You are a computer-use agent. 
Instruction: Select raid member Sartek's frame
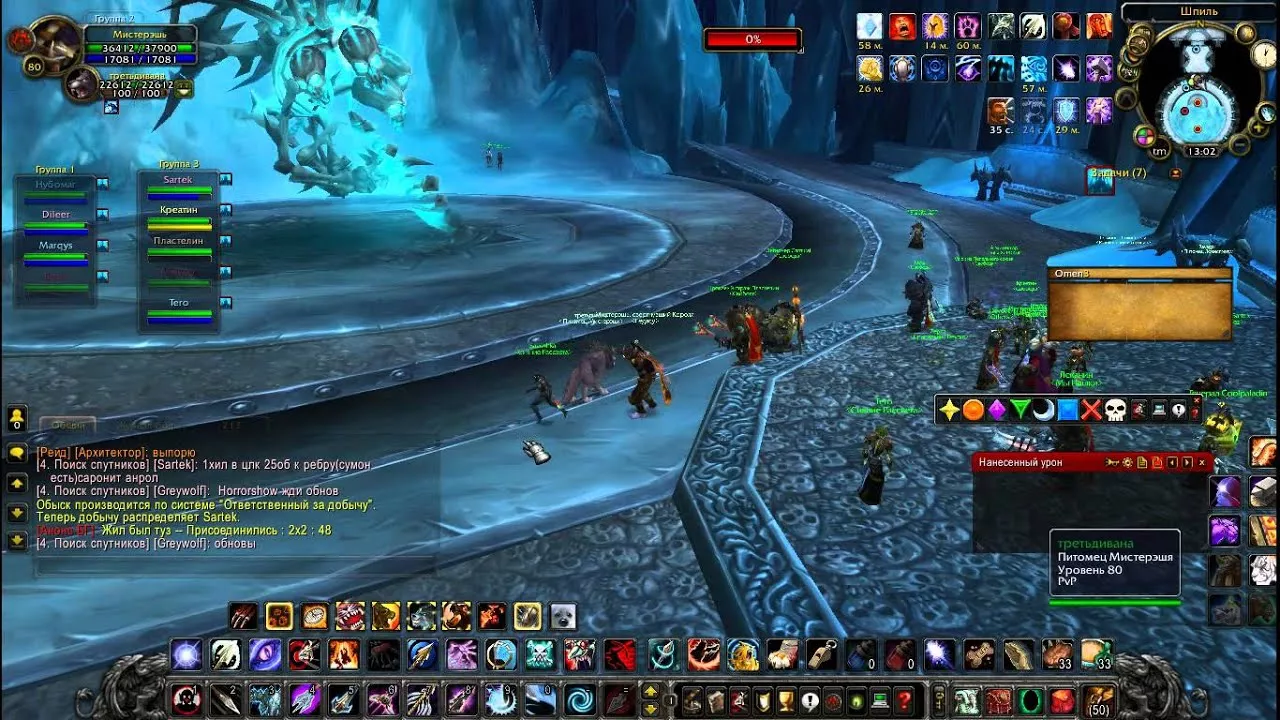(179, 185)
